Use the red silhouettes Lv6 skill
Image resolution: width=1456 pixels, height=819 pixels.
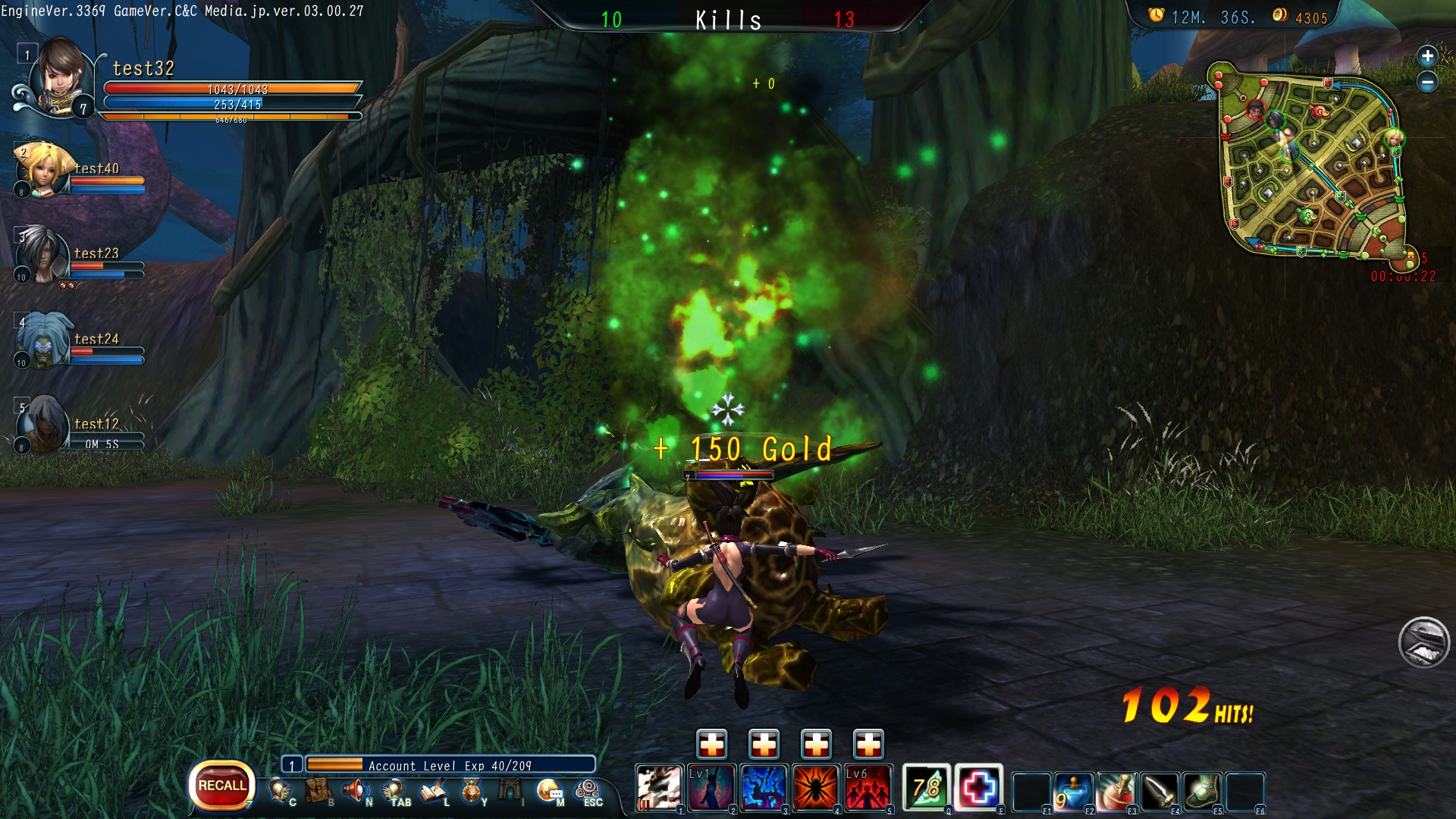pos(868,787)
